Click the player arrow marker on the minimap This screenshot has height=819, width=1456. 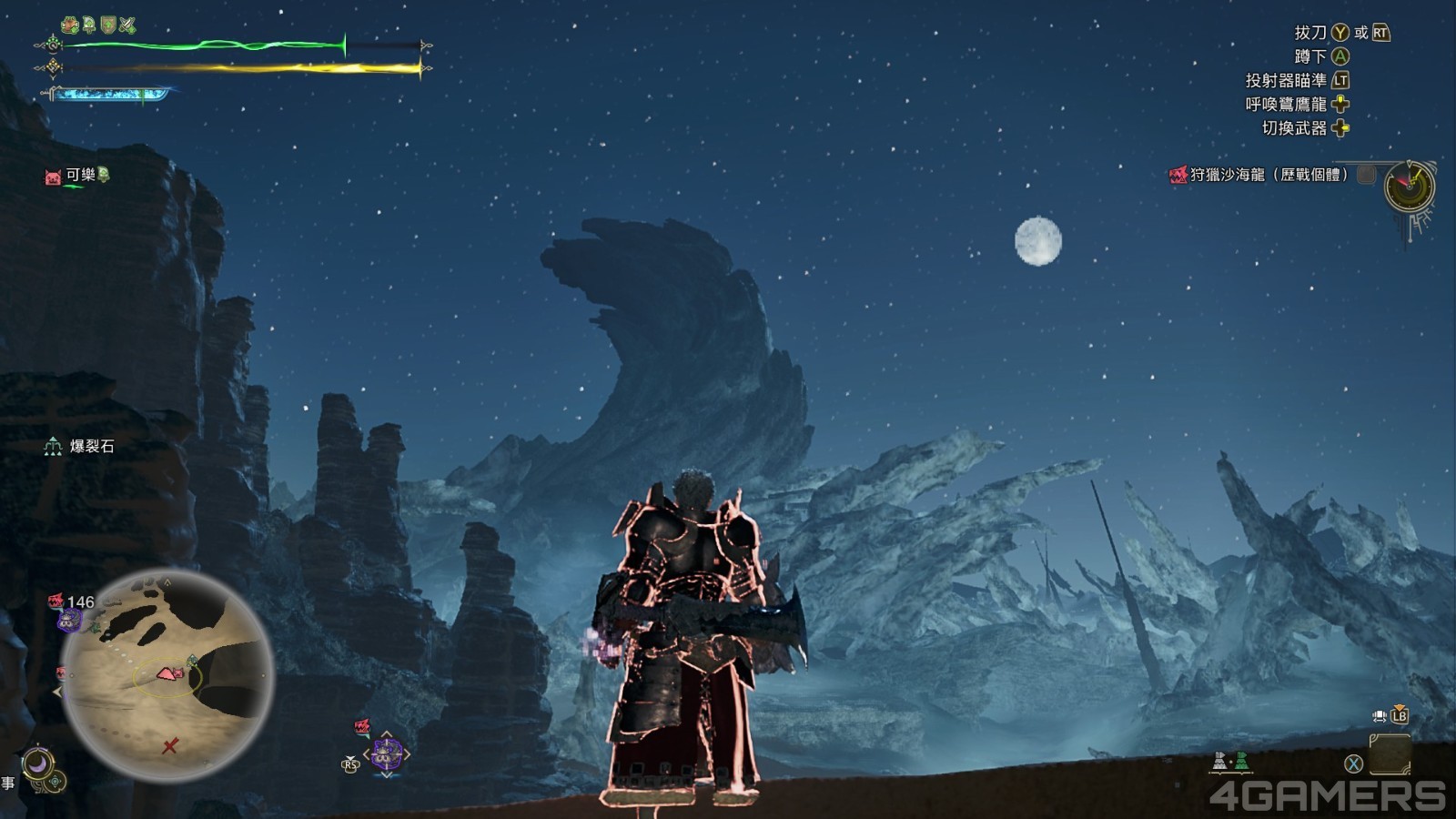(167, 673)
